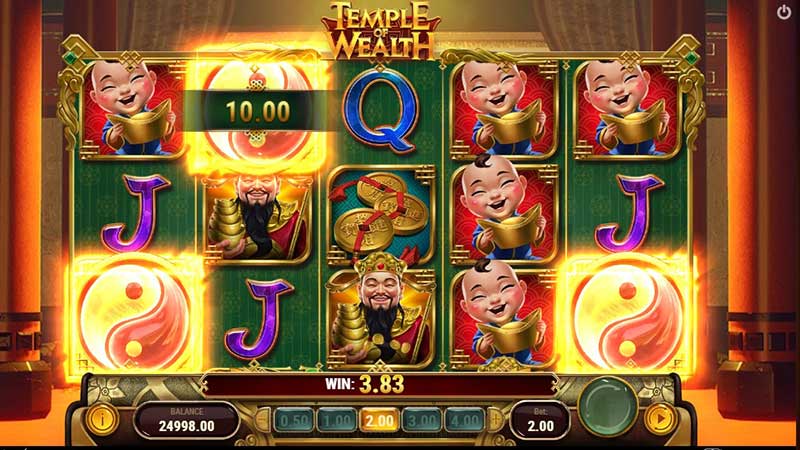800x450 pixels.
Task: Open the paytable info button
Action: pos(100,417)
